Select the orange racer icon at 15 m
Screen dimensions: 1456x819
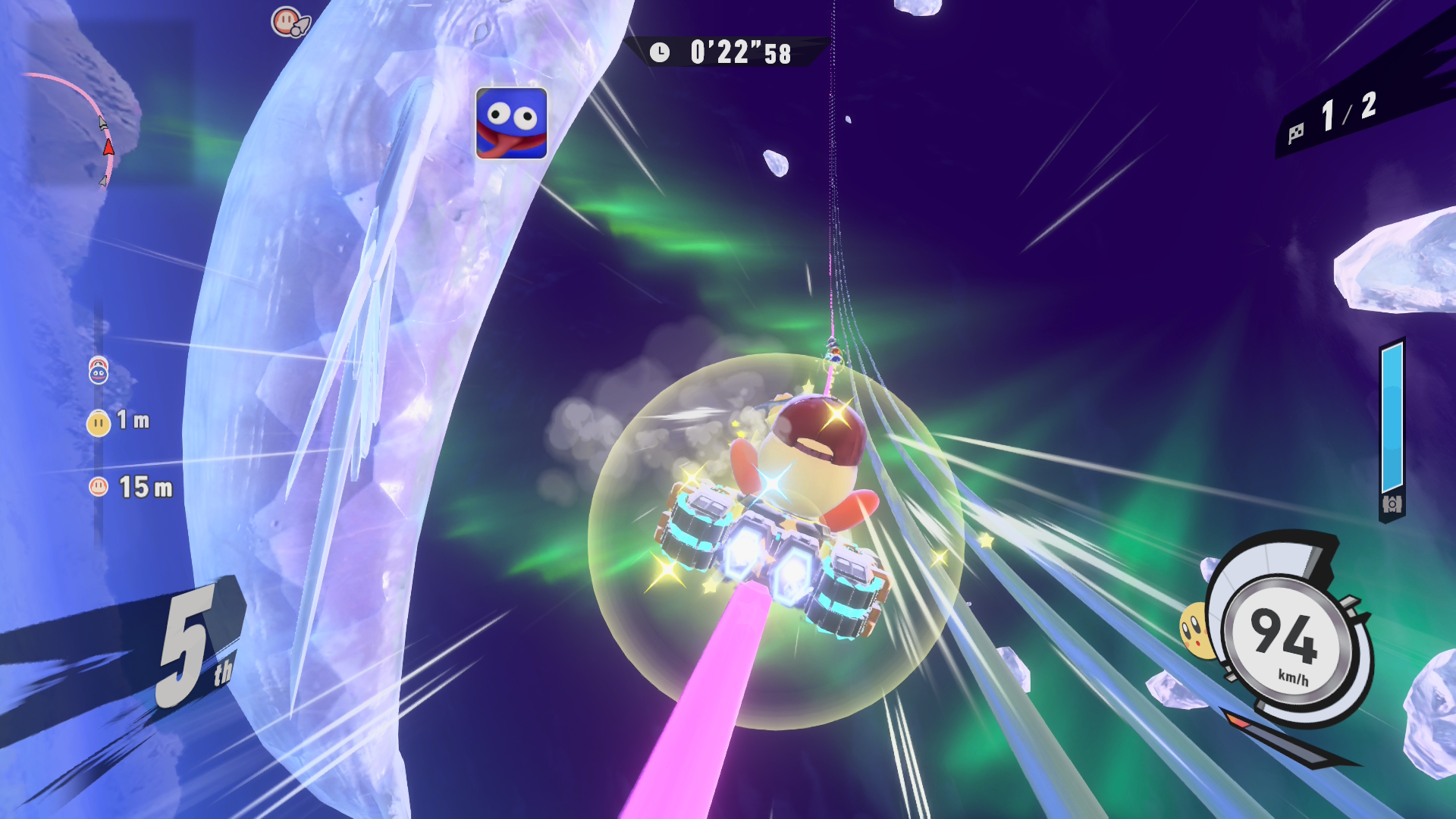coord(99,487)
